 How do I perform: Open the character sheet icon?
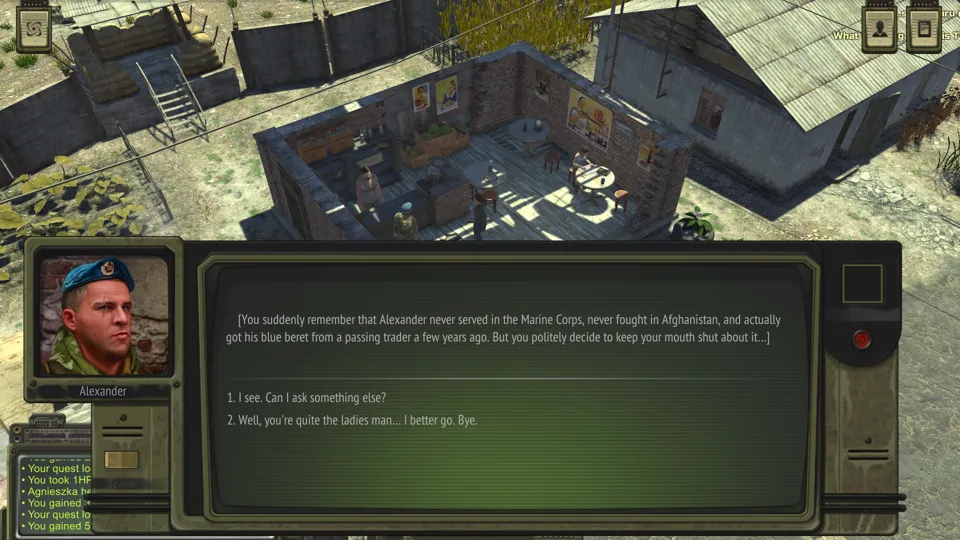(x=879, y=28)
